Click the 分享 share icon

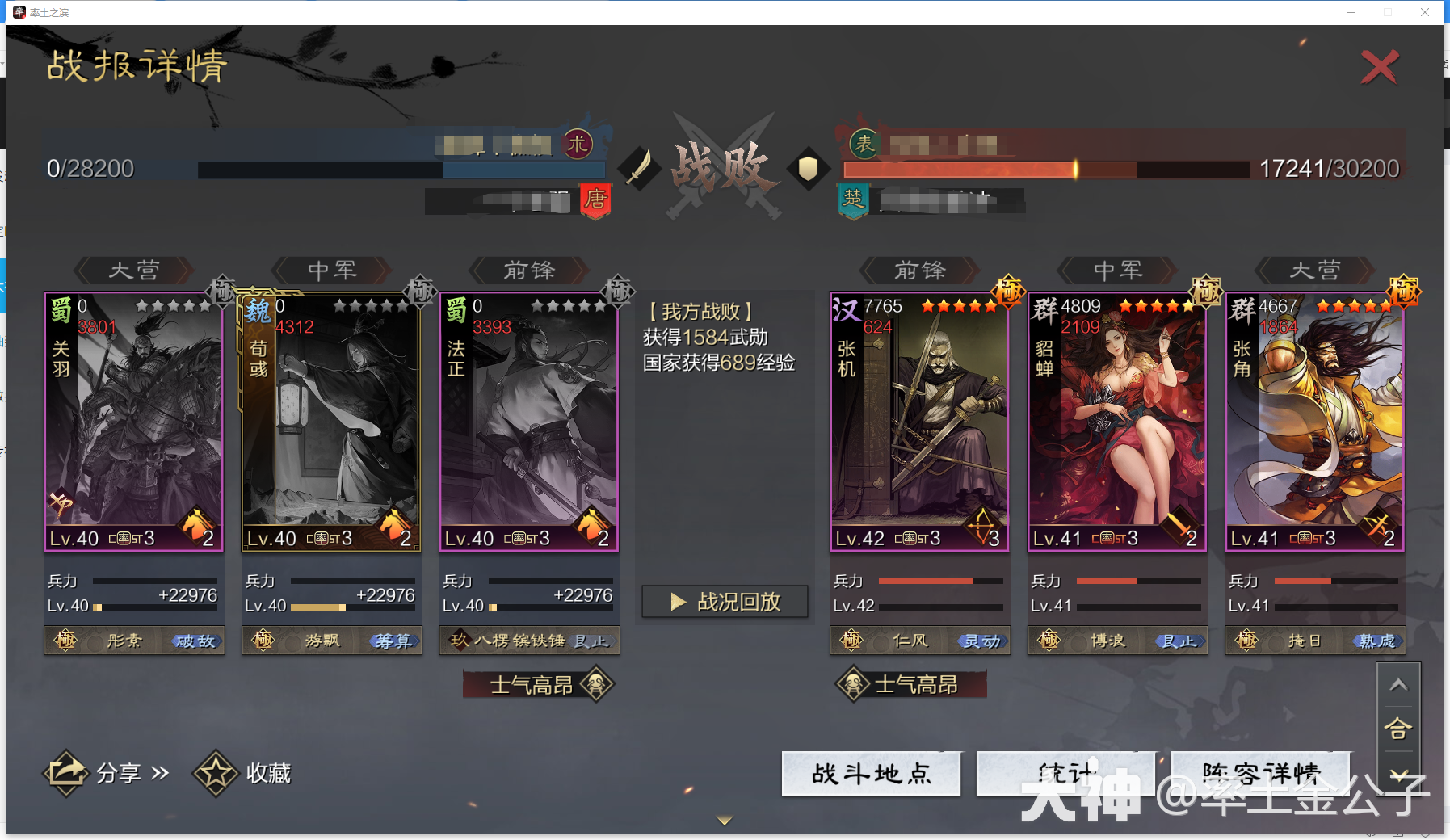point(68,772)
